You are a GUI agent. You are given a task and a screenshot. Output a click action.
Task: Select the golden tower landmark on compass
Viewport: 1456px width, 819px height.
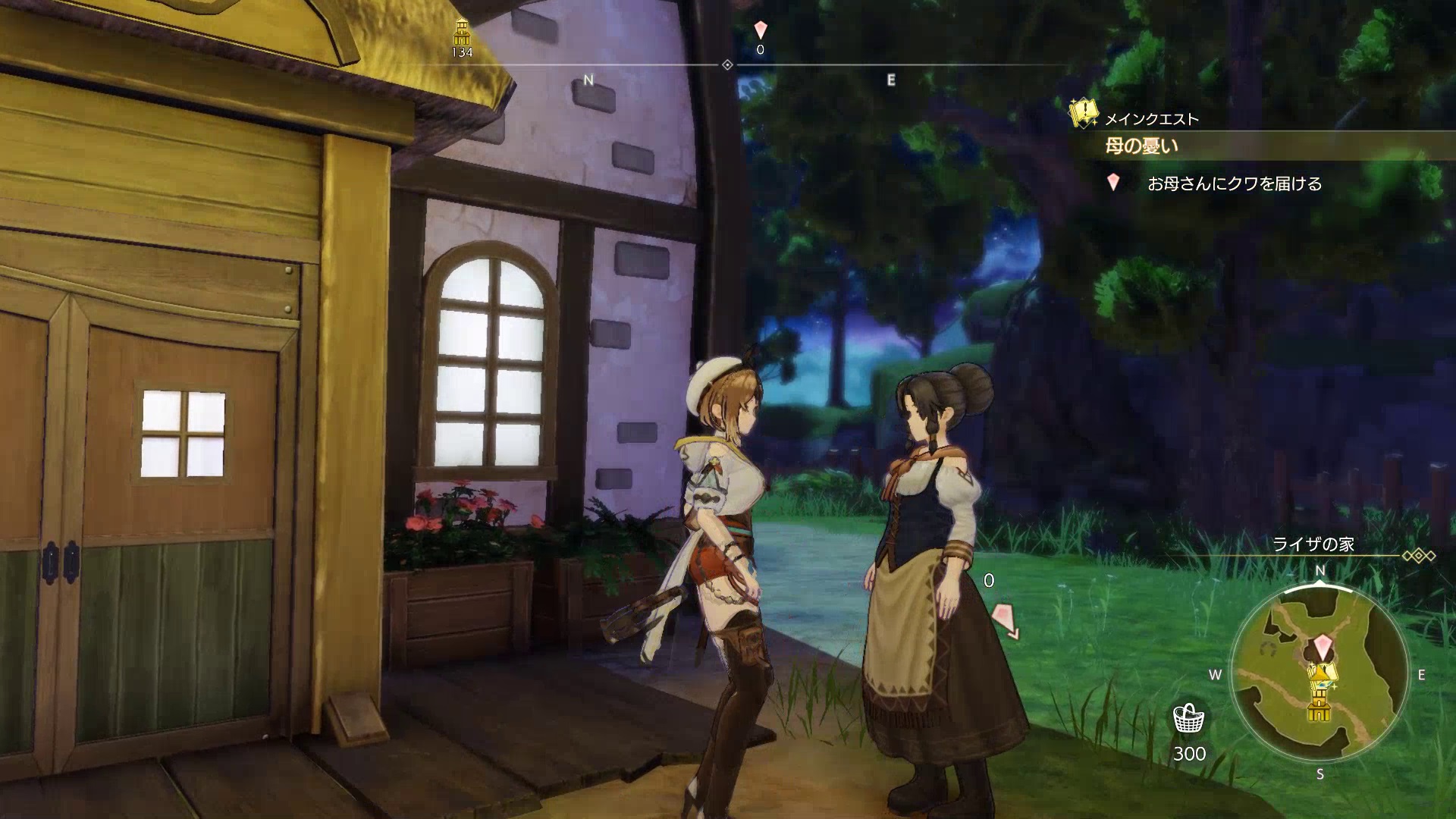[x=461, y=33]
